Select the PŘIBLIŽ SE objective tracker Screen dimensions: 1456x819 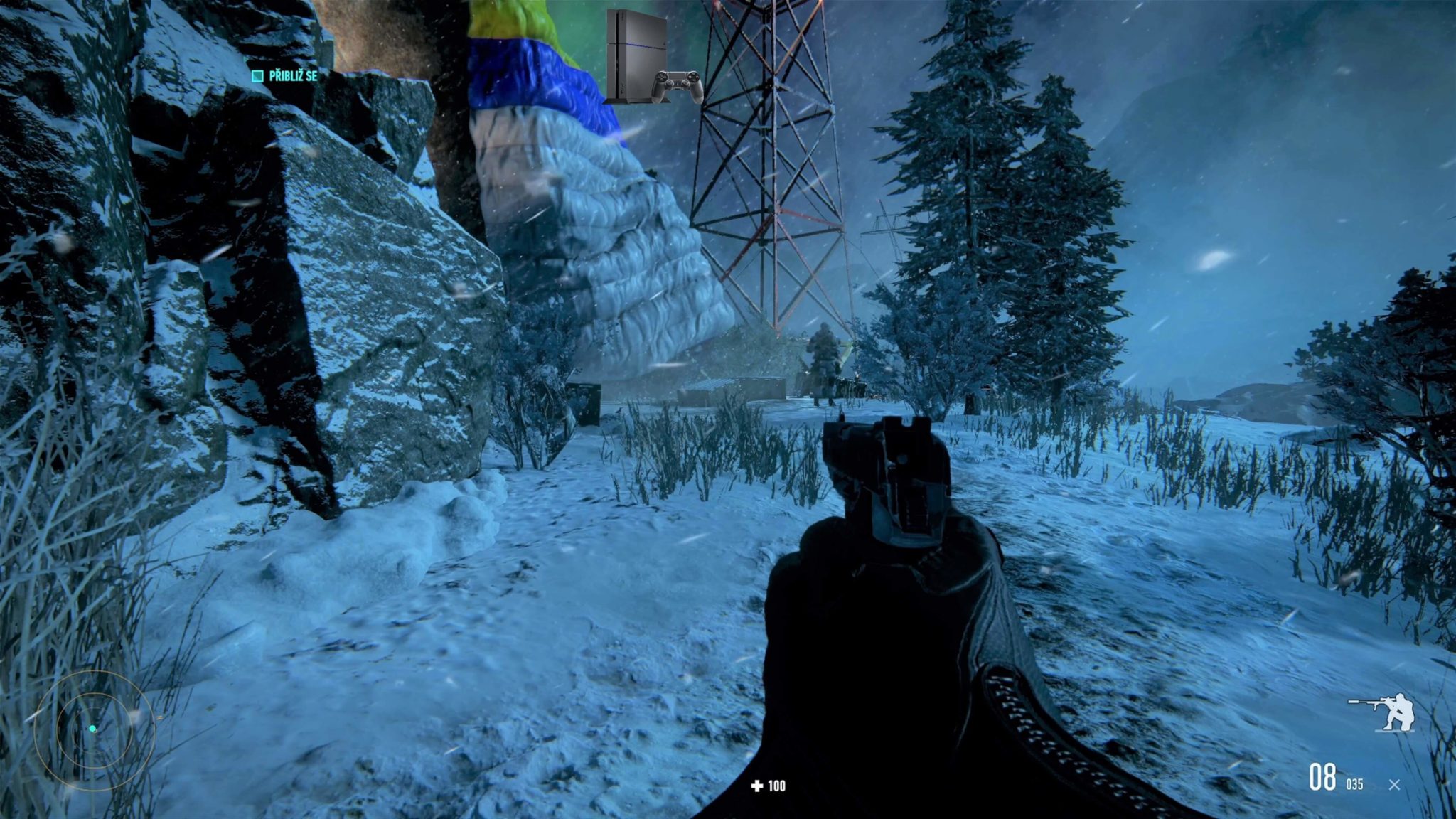[285, 76]
